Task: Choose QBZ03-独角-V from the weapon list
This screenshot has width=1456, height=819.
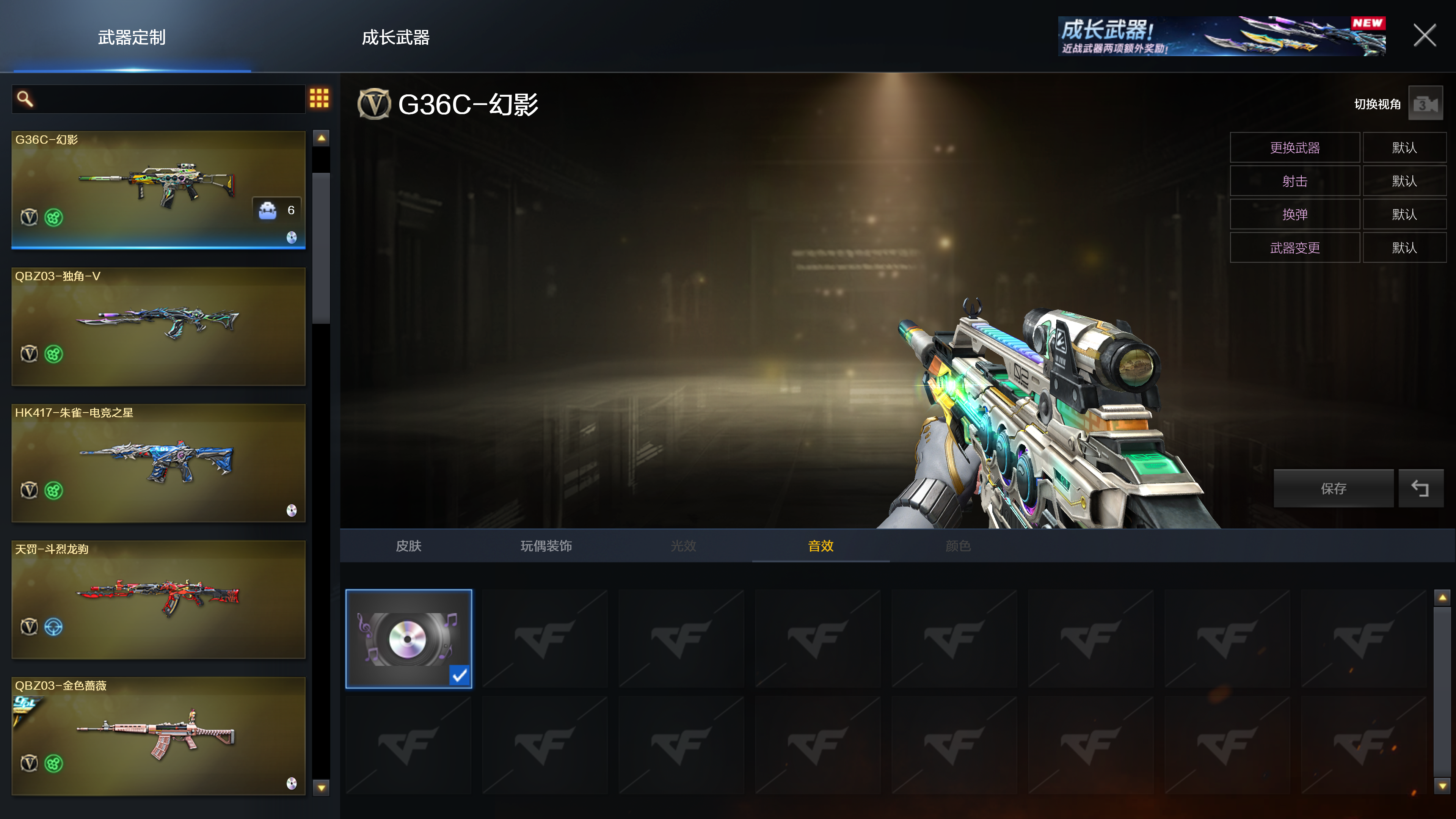Action: pyautogui.click(x=158, y=326)
